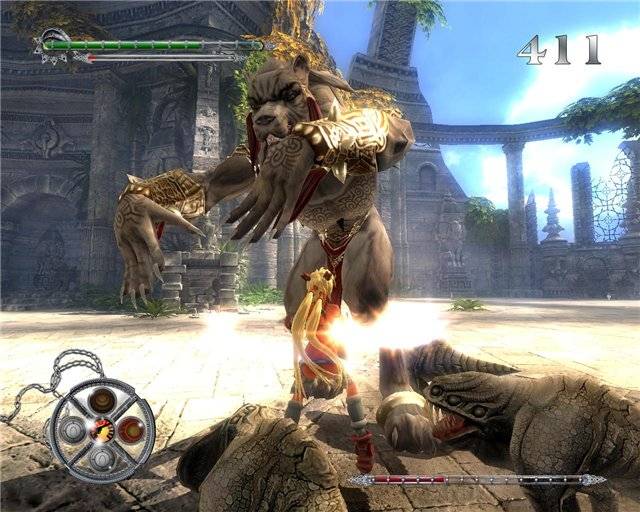Activate the red-orange orb on the amulet wheel
Viewport: 640px width, 512px height.
coord(130,430)
